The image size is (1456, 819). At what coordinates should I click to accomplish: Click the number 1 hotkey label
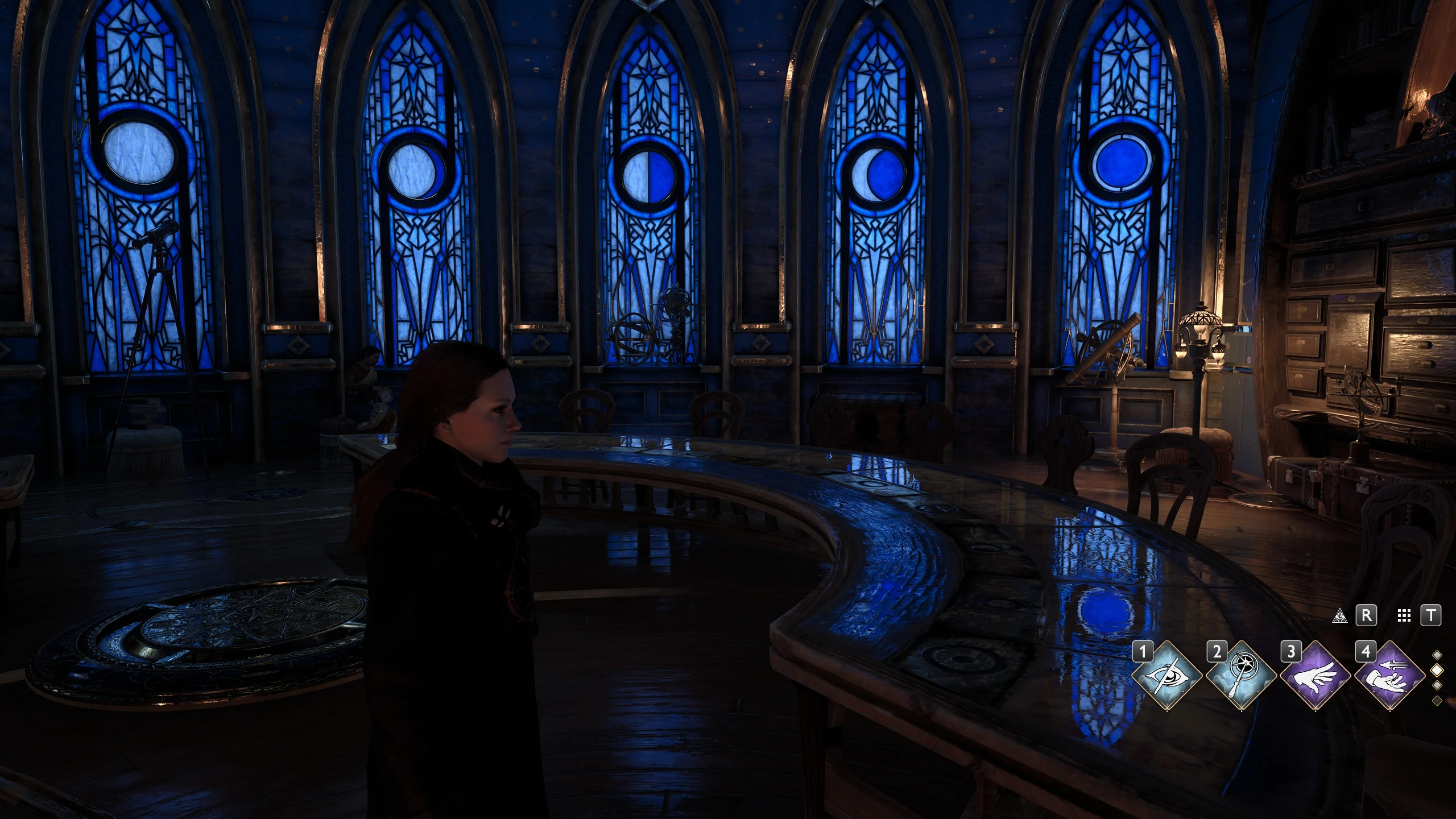click(1142, 651)
